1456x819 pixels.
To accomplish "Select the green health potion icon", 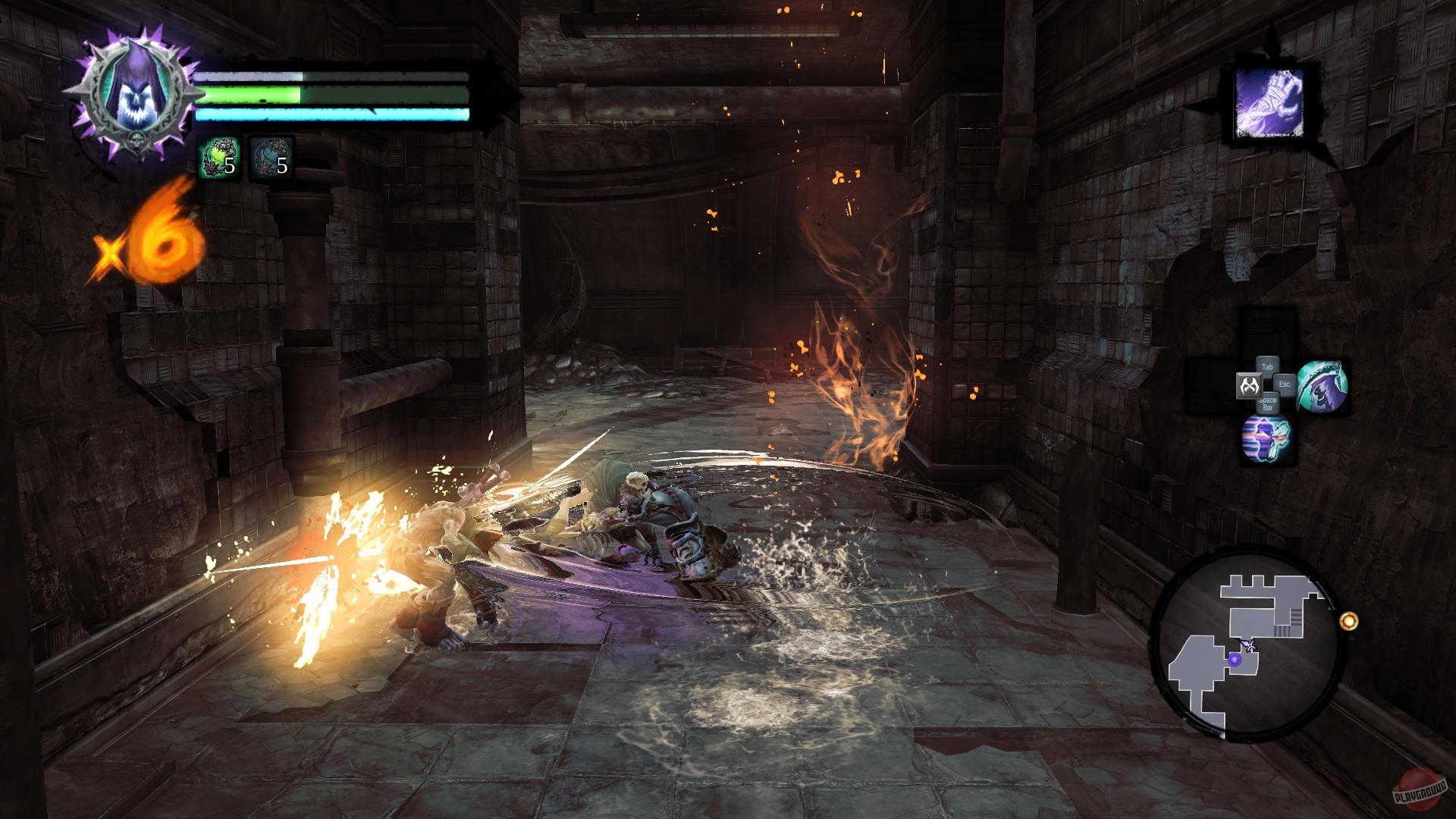I will (218, 156).
